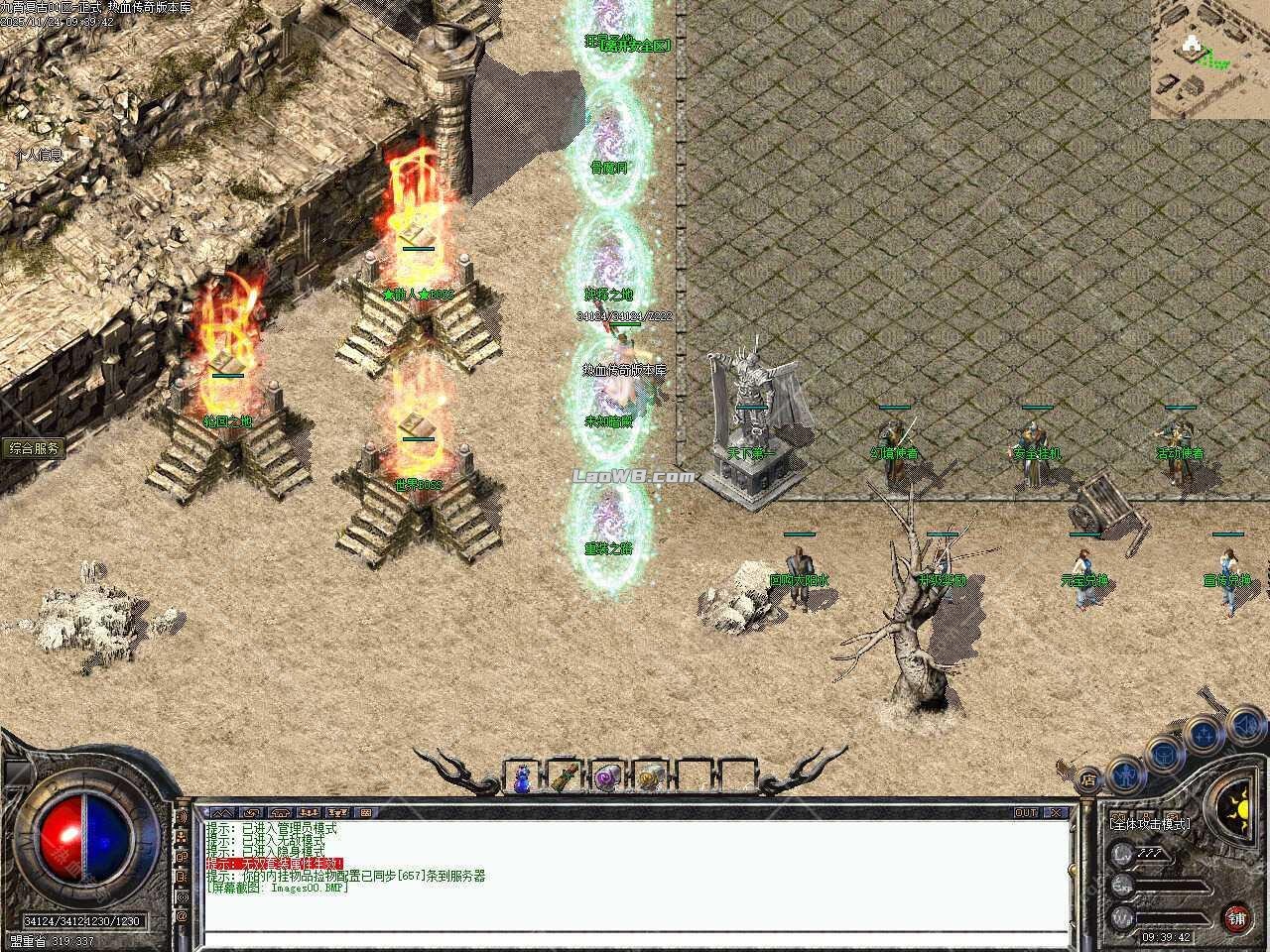The width and height of the screenshot is (1270, 952).
Task: Toggle the topmost chat channel icon on chat sidebar
Action: click(x=183, y=817)
